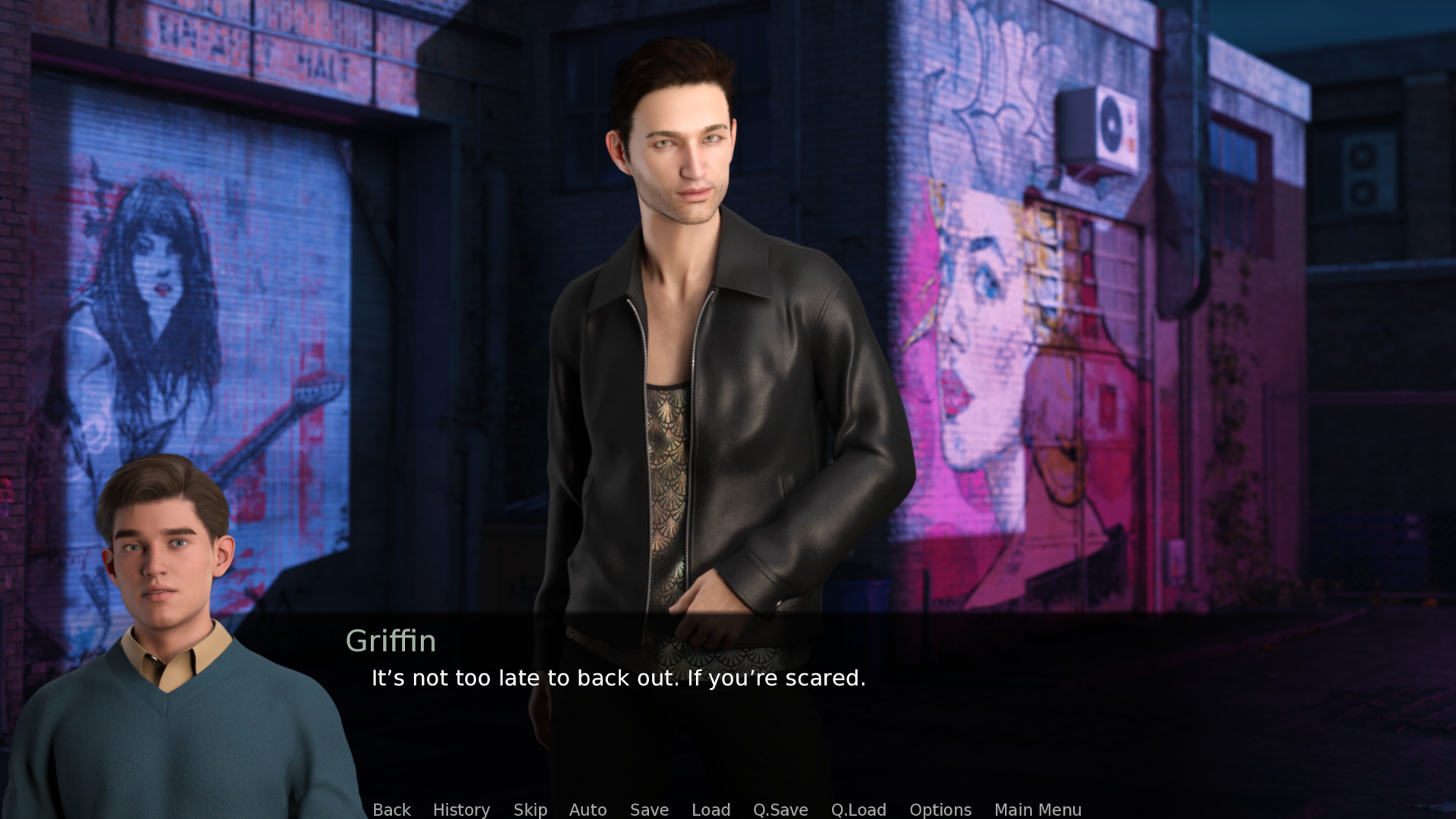
Task: Open the Load game screen
Action: [711, 810]
